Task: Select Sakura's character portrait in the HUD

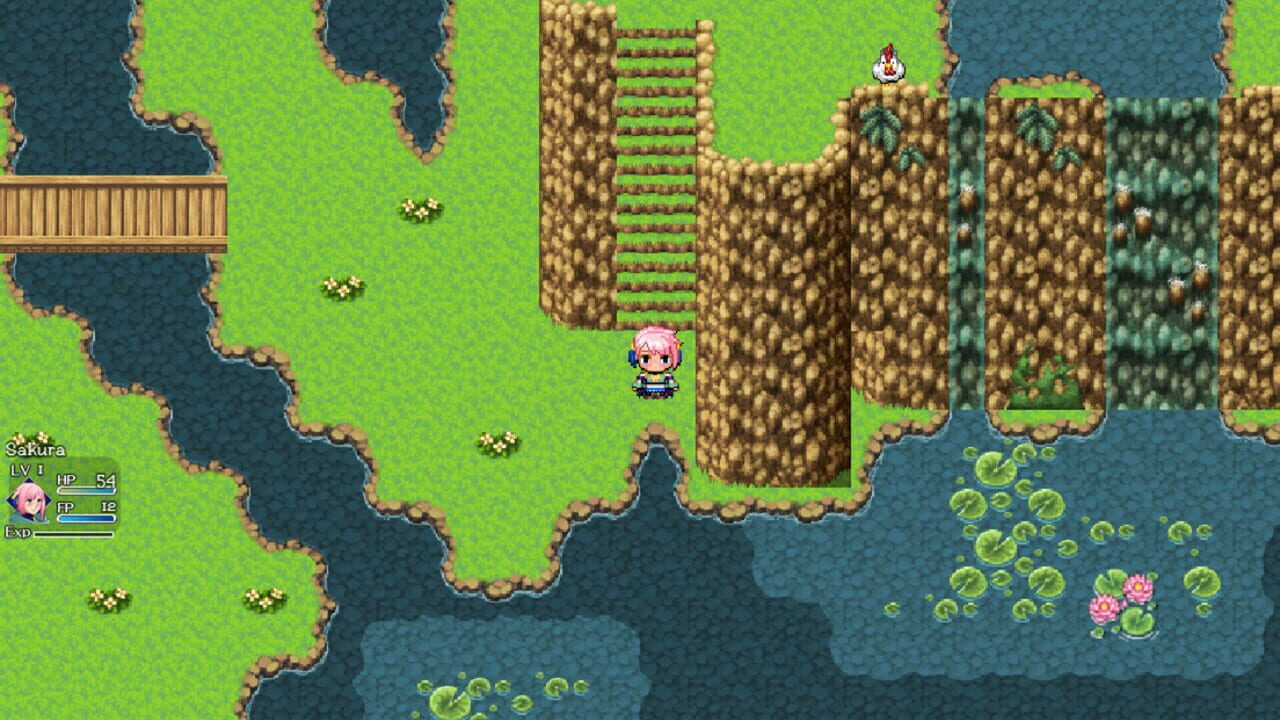Action: [31, 500]
